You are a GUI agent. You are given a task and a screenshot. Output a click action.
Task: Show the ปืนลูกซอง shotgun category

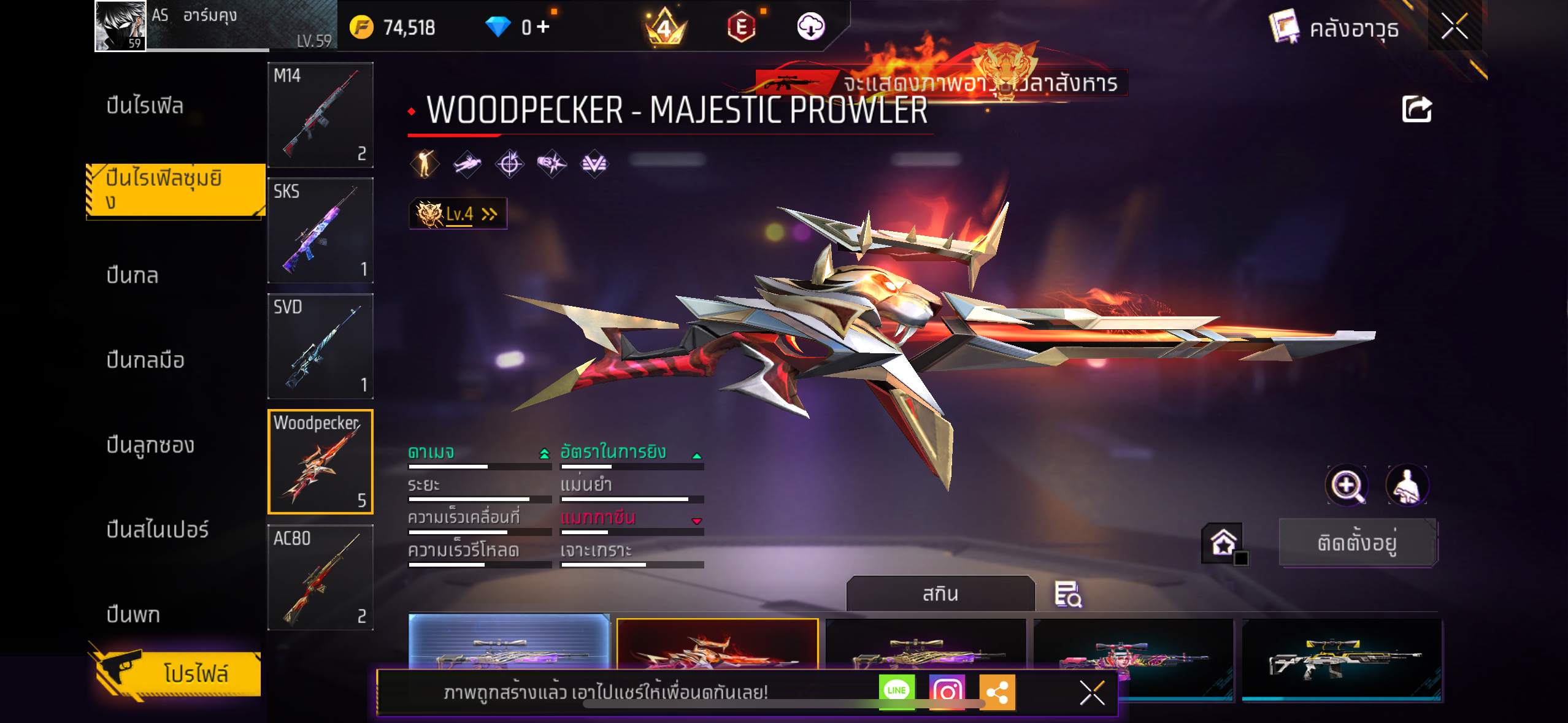tap(150, 445)
